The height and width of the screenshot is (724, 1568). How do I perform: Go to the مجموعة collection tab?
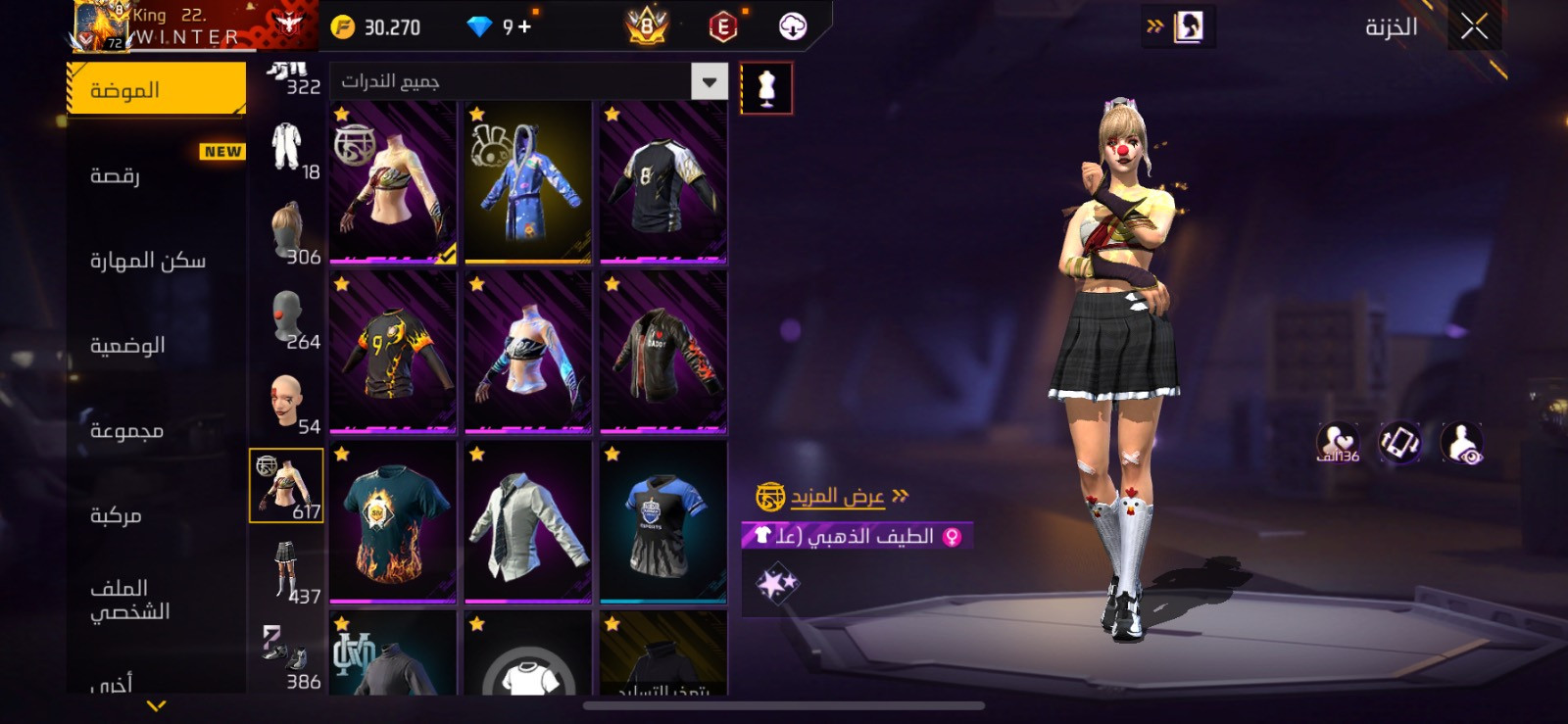pyautogui.click(x=157, y=431)
